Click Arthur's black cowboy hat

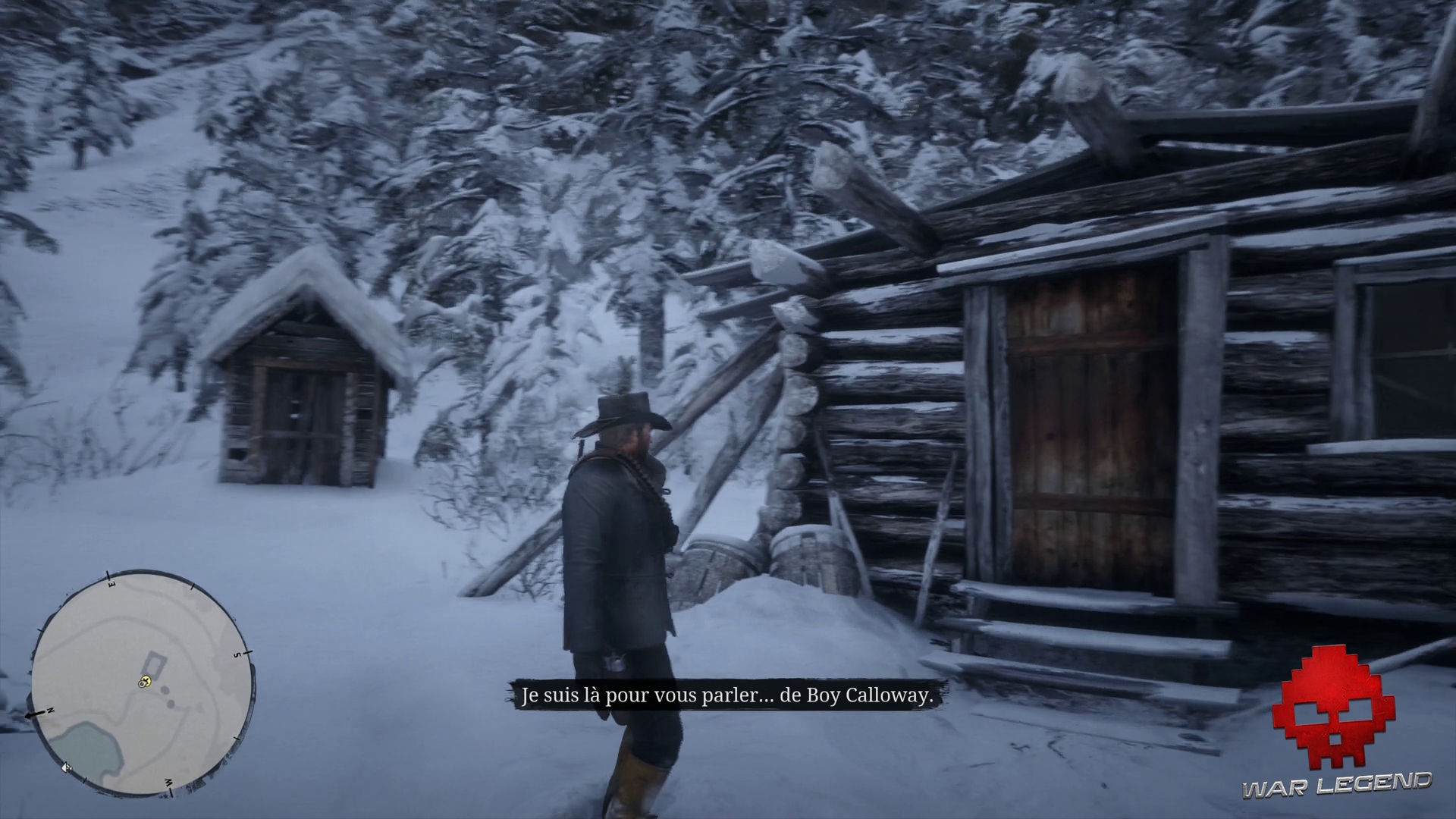(x=623, y=413)
